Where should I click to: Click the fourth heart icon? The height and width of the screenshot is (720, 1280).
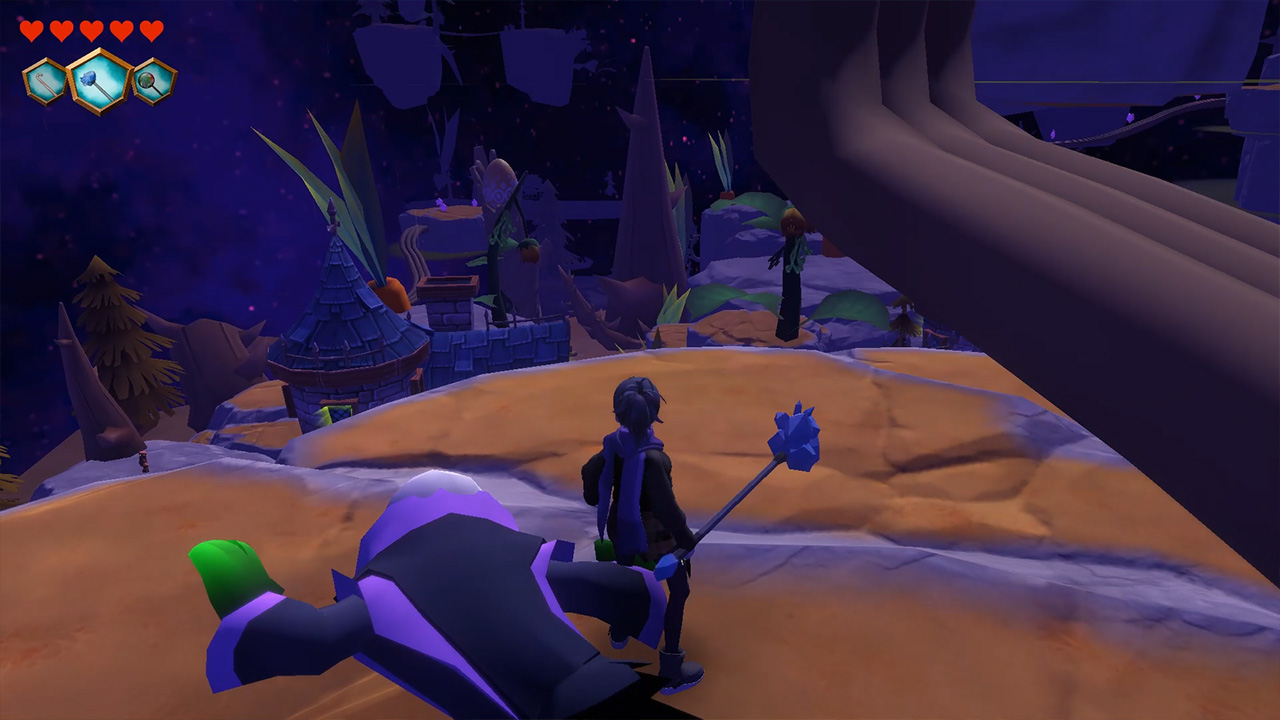(x=120, y=29)
